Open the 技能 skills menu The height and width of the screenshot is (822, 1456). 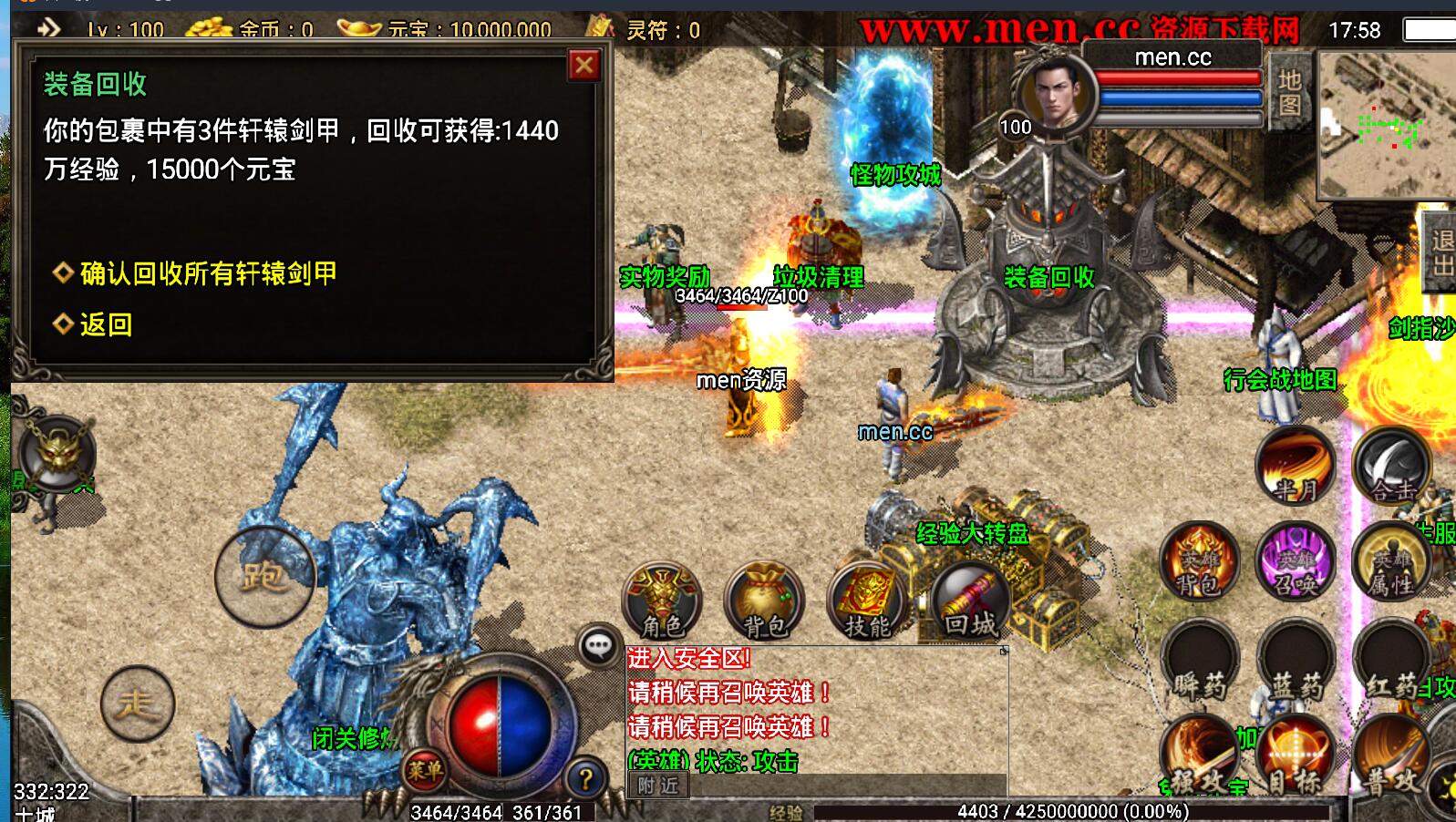pyautogui.click(x=866, y=600)
